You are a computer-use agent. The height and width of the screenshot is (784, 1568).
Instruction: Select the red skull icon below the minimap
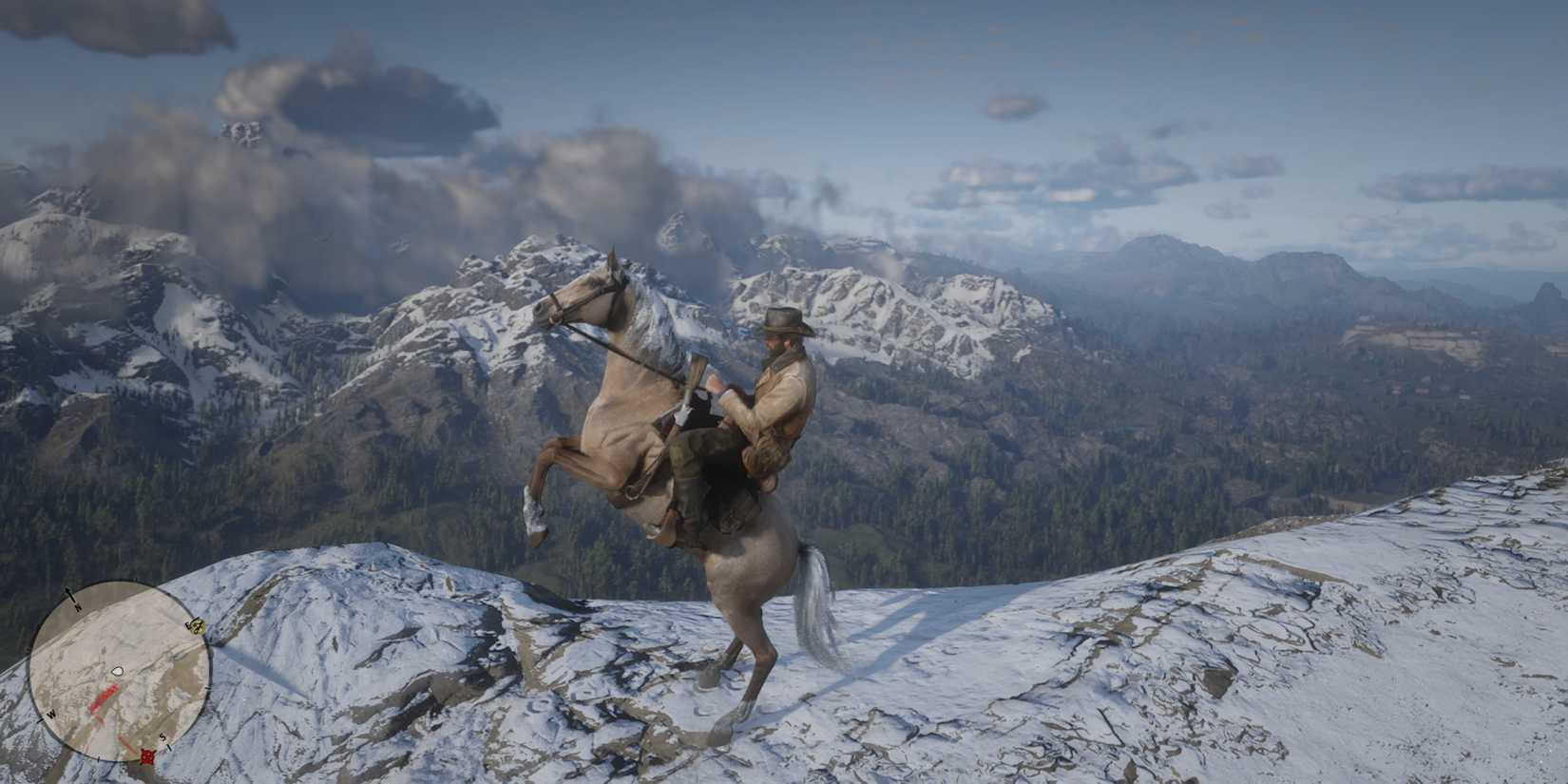click(x=146, y=756)
